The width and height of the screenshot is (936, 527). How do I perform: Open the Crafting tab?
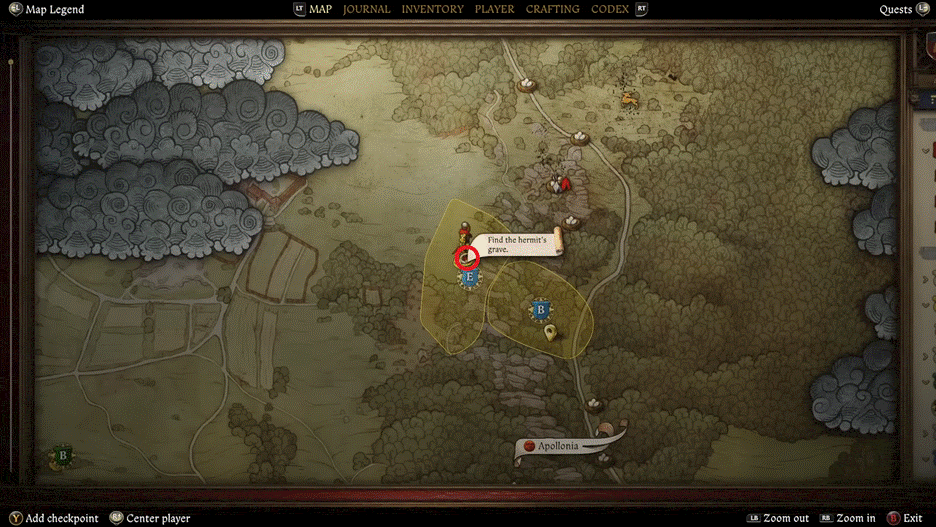coord(552,9)
